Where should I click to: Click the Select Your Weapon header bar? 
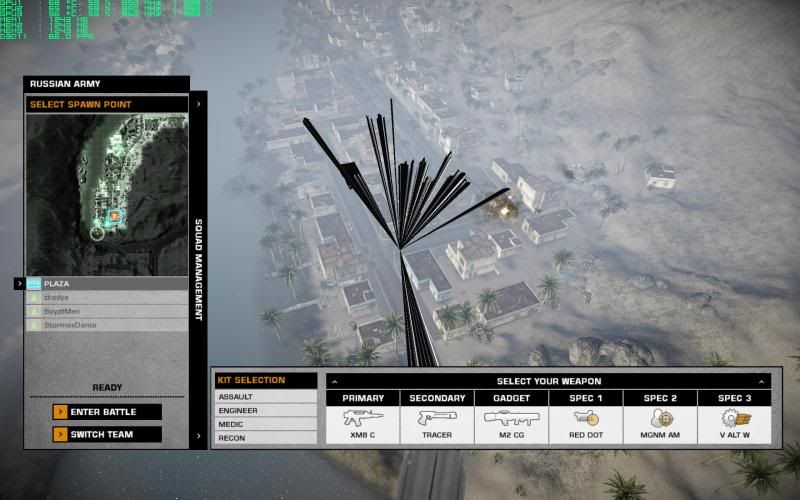tap(548, 381)
